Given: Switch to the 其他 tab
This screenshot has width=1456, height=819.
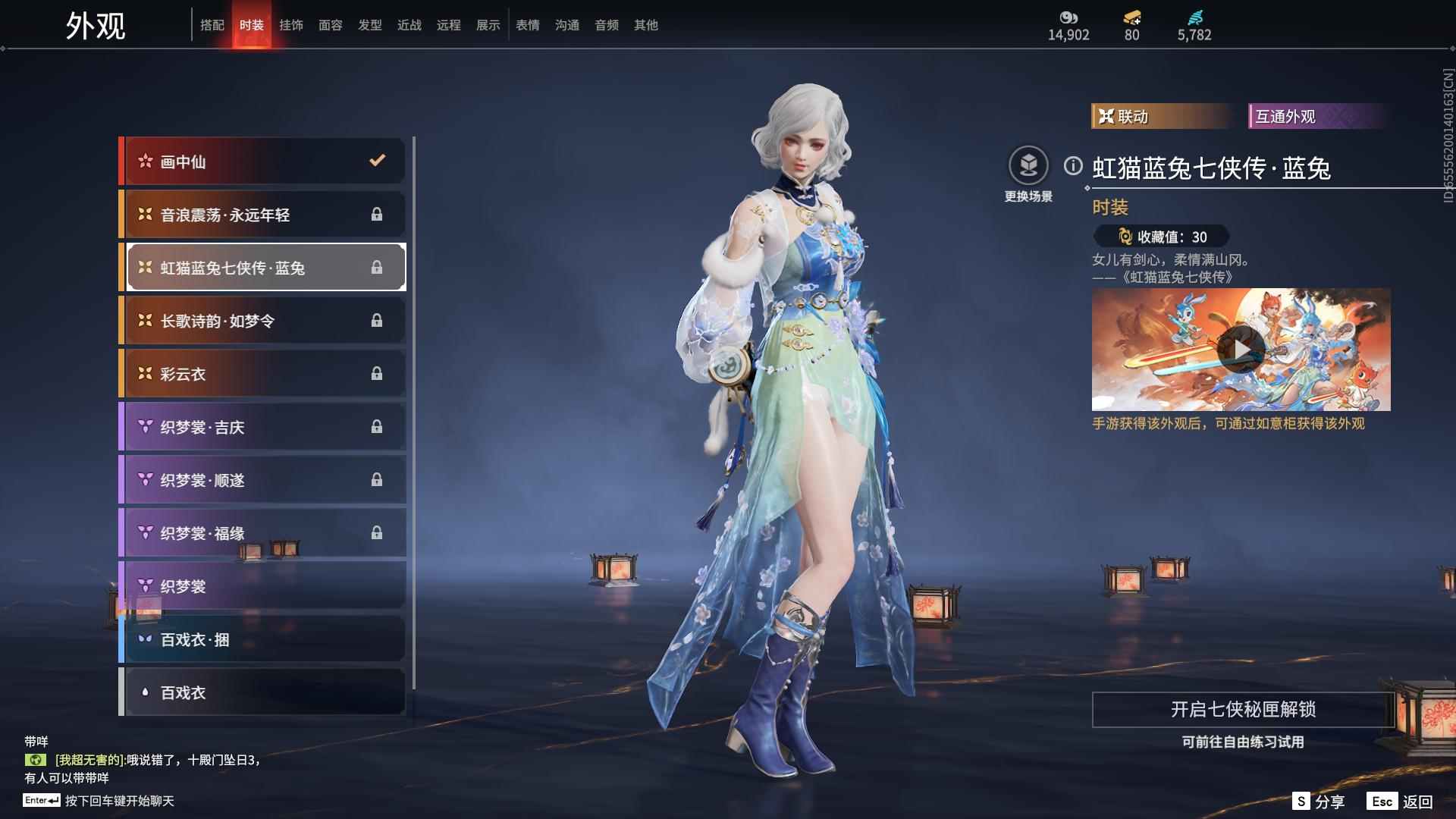Looking at the screenshot, I should 646,25.
